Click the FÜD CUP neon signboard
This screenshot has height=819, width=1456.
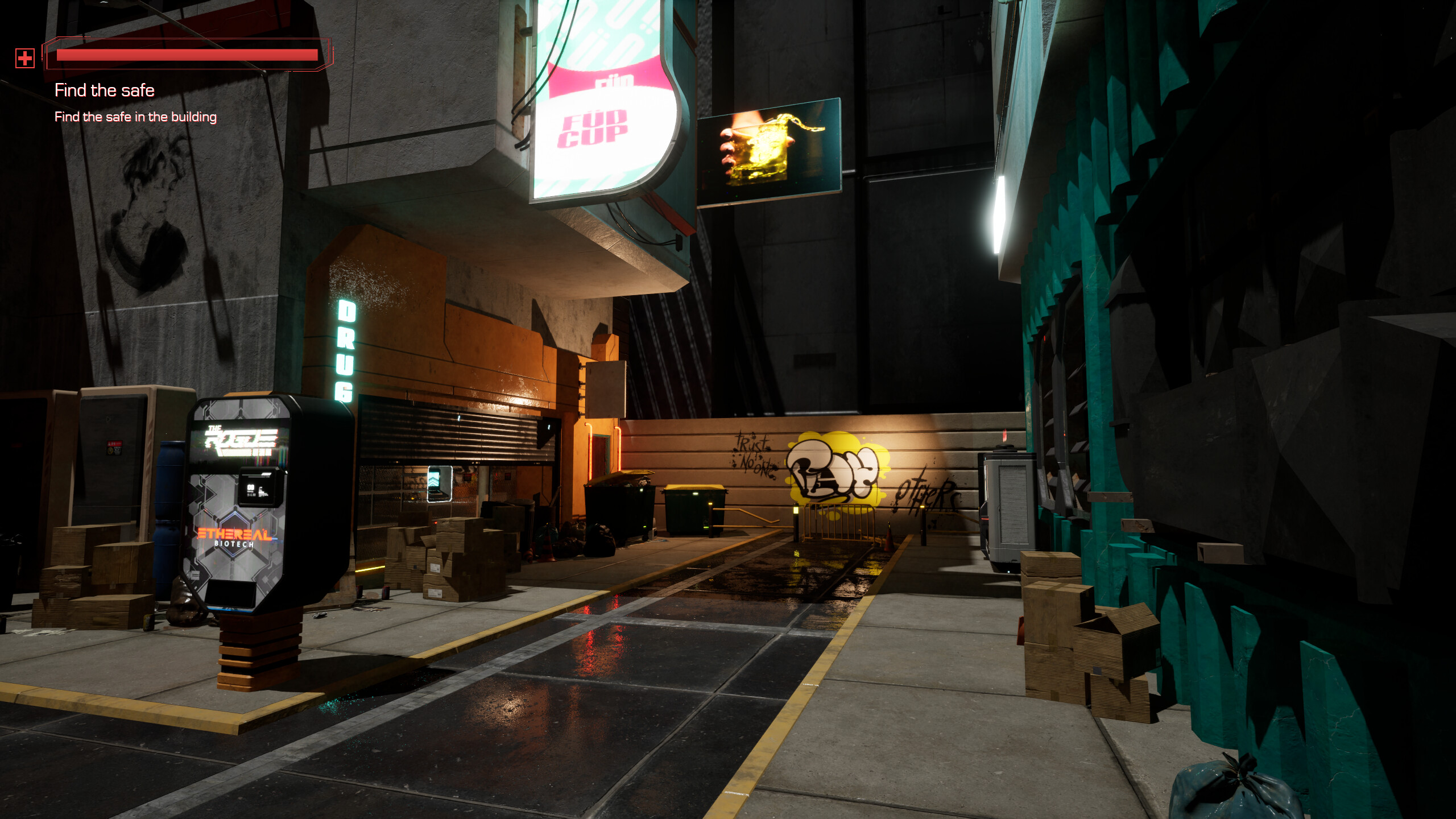[600, 111]
